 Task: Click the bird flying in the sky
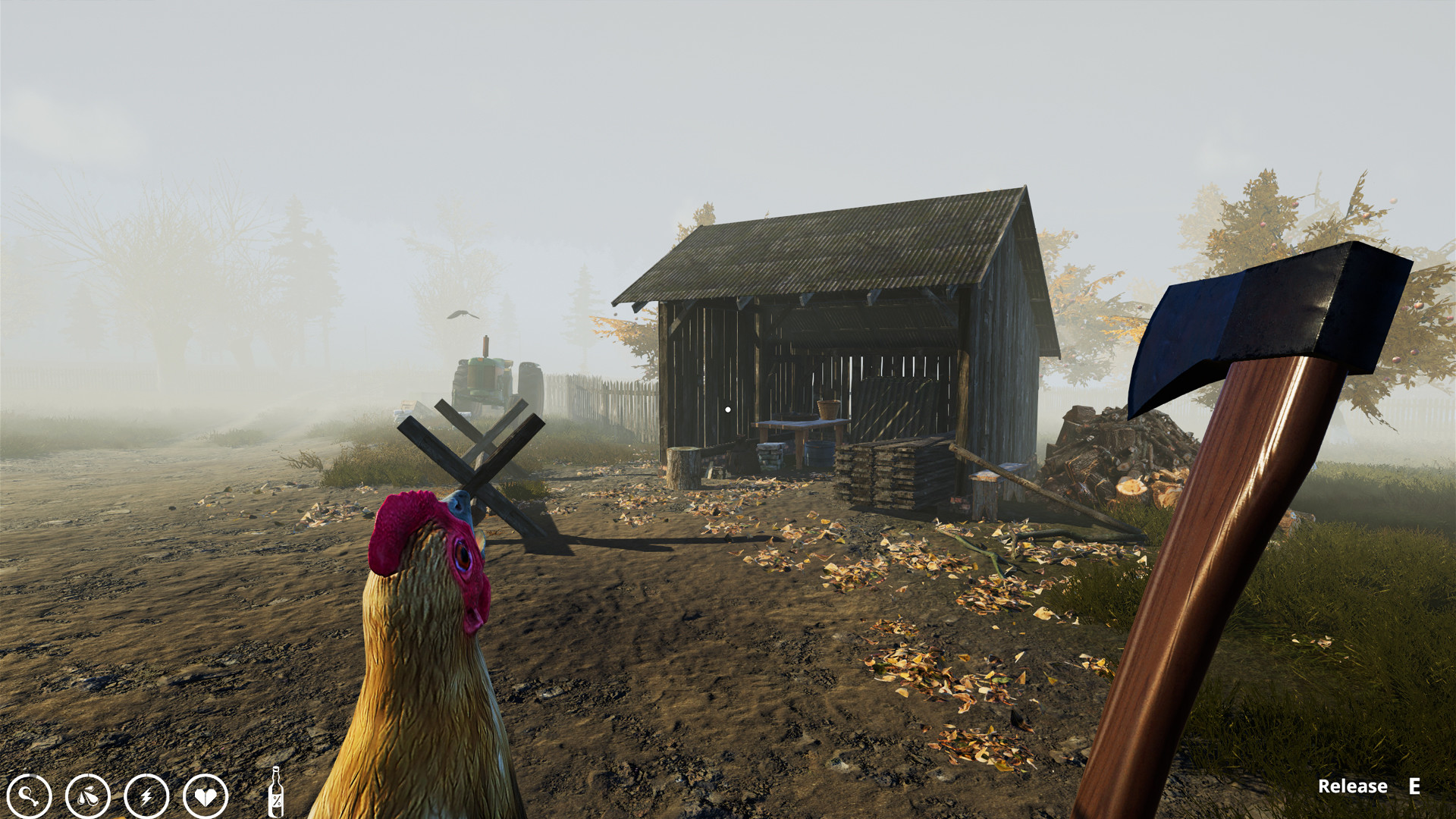(x=463, y=315)
